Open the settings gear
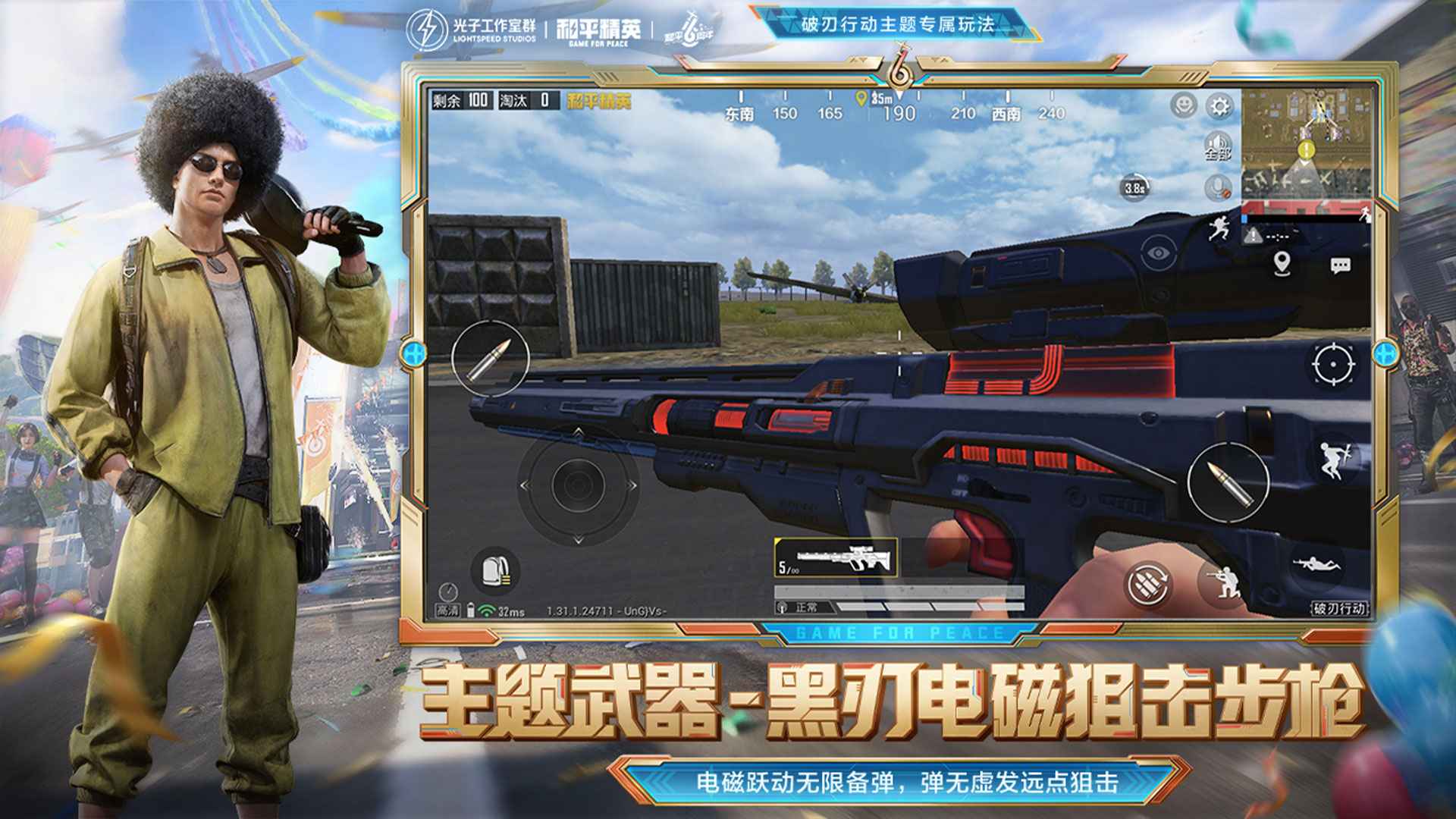The width and height of the screenshot is (1456, 819). coord(1219,106)
